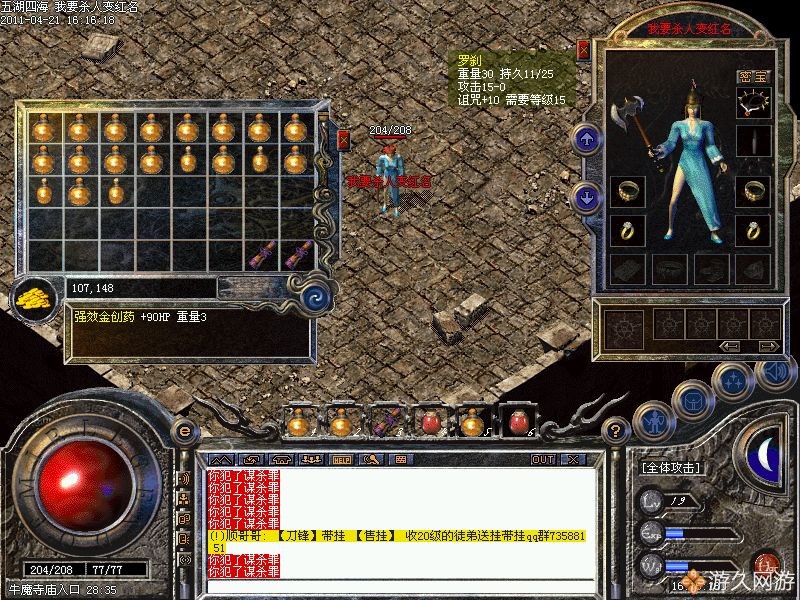Close the character equipment panel
Image resolution: width=800 pixels, height=600 pixels.
point(584,48)
